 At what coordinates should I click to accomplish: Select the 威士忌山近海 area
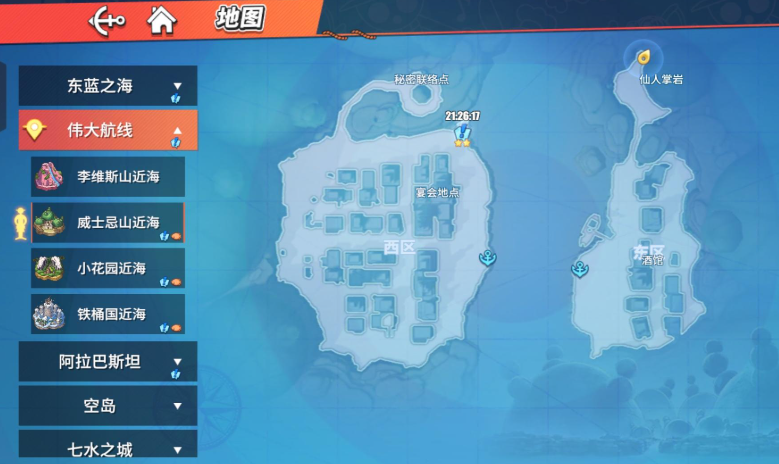pos(108,222)
